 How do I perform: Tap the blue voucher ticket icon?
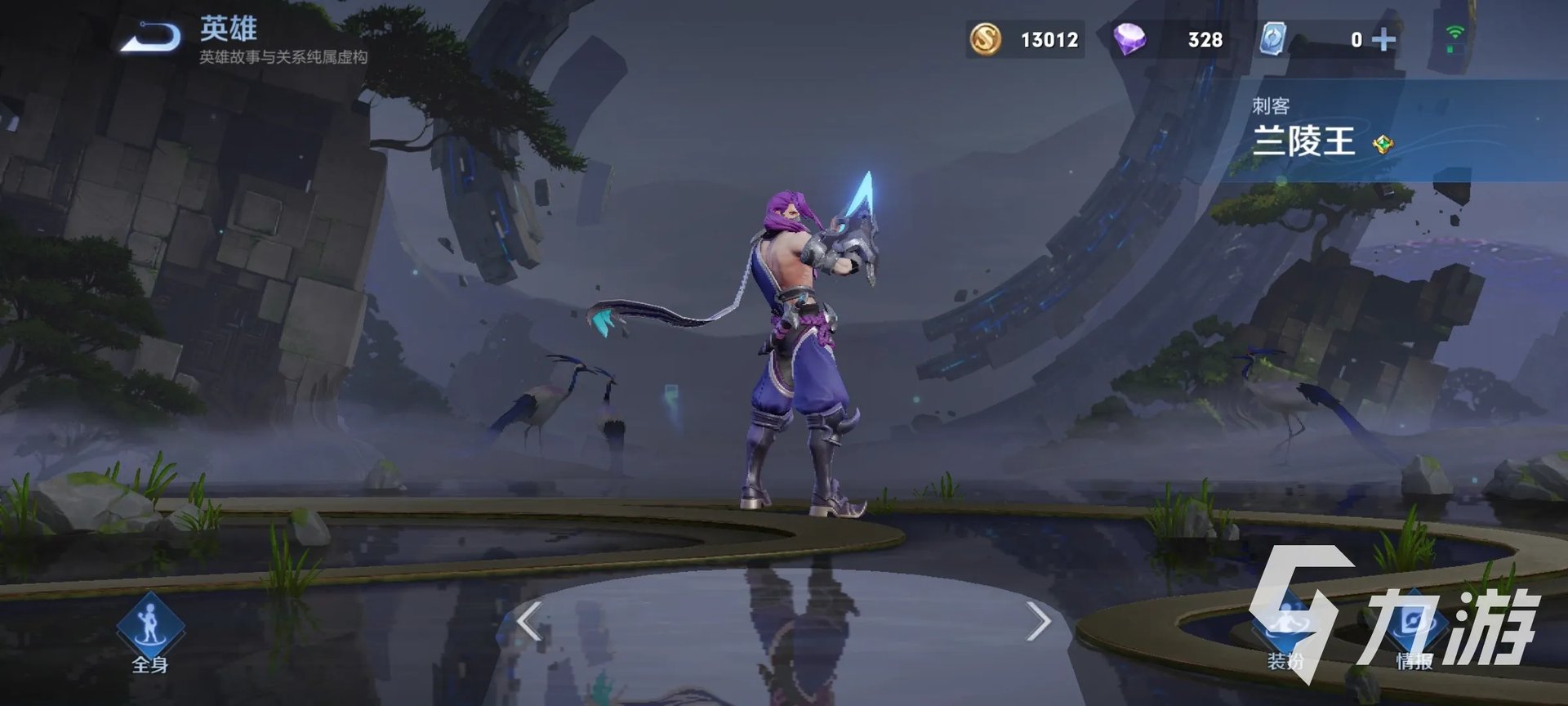pos(1272,39)
